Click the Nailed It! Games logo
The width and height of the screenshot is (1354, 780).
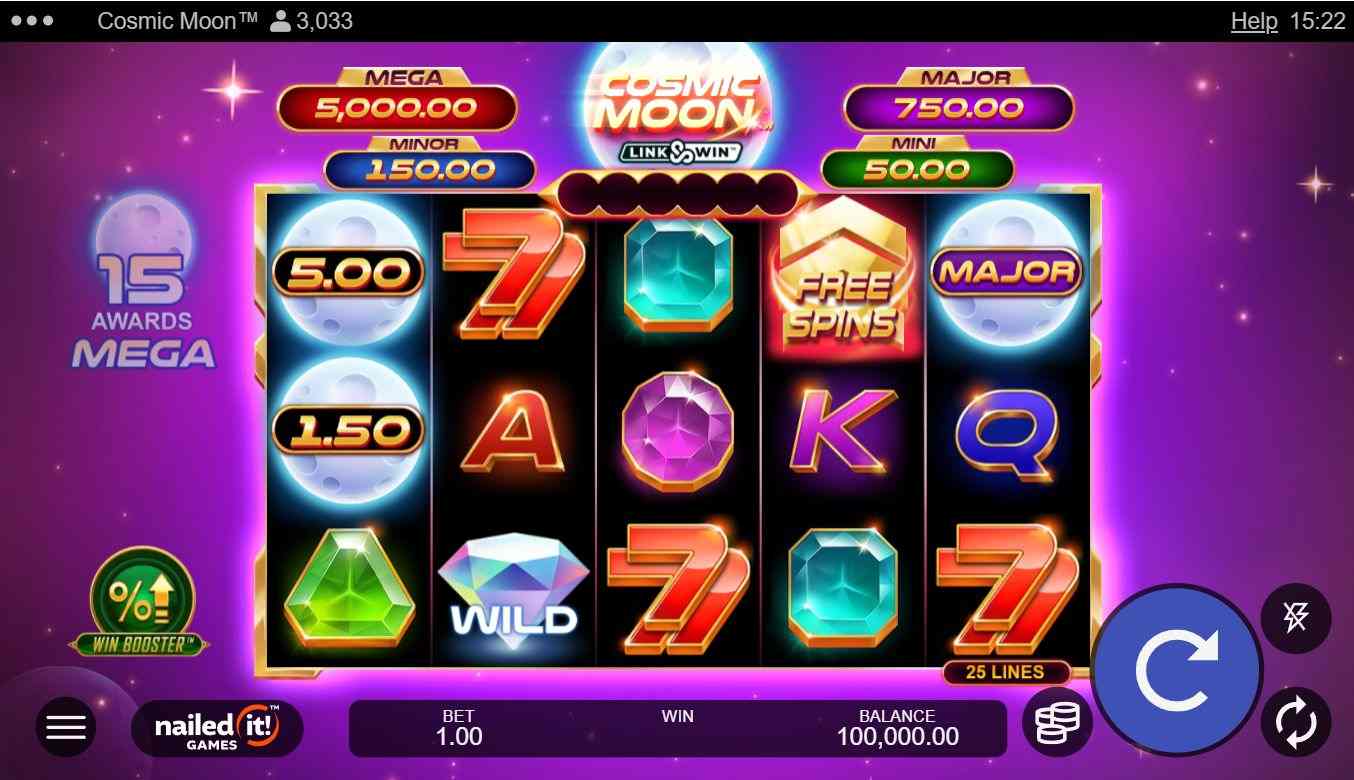coord(217,728)
